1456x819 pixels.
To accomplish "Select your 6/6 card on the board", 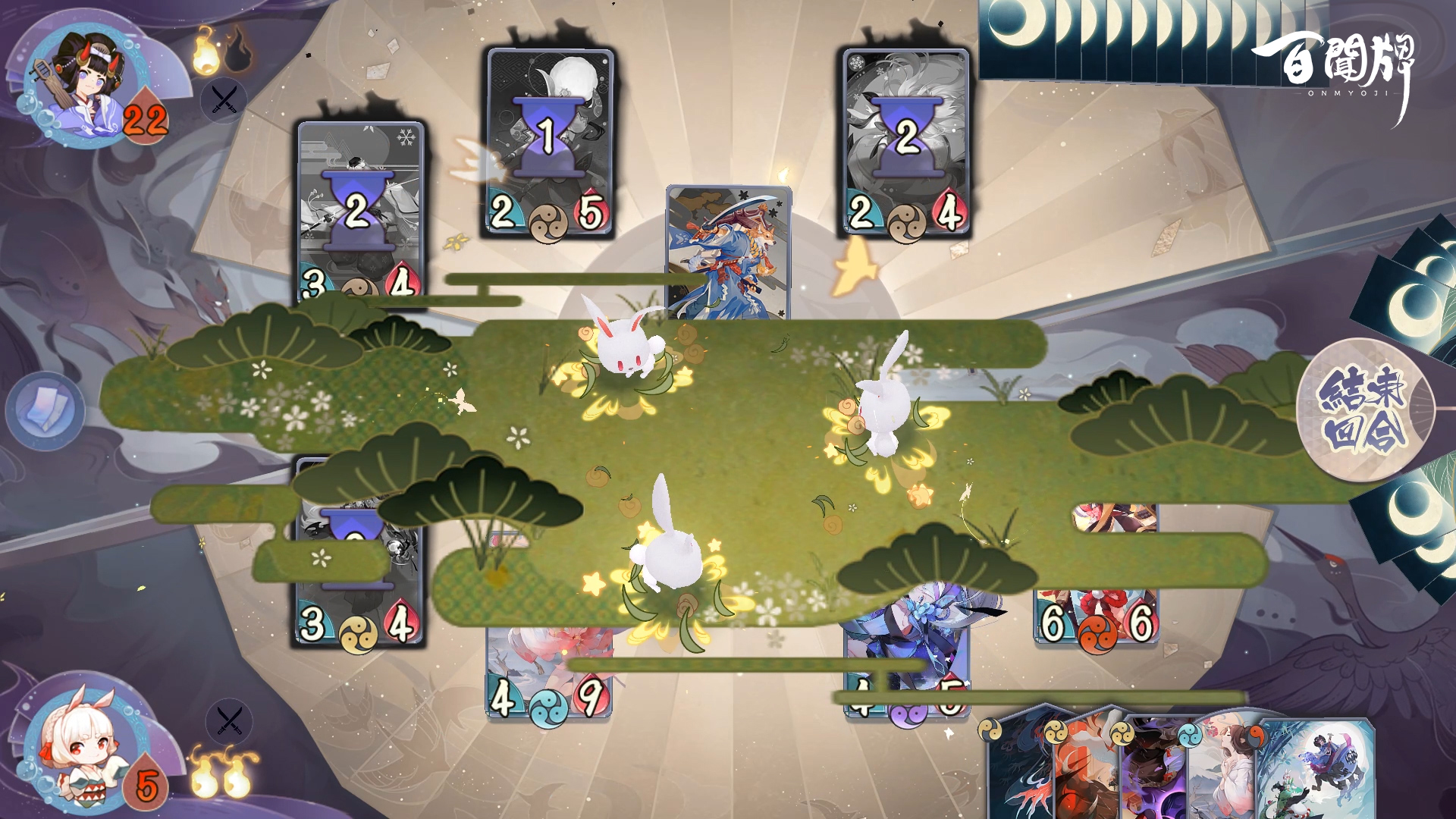I will (1097, 607).
